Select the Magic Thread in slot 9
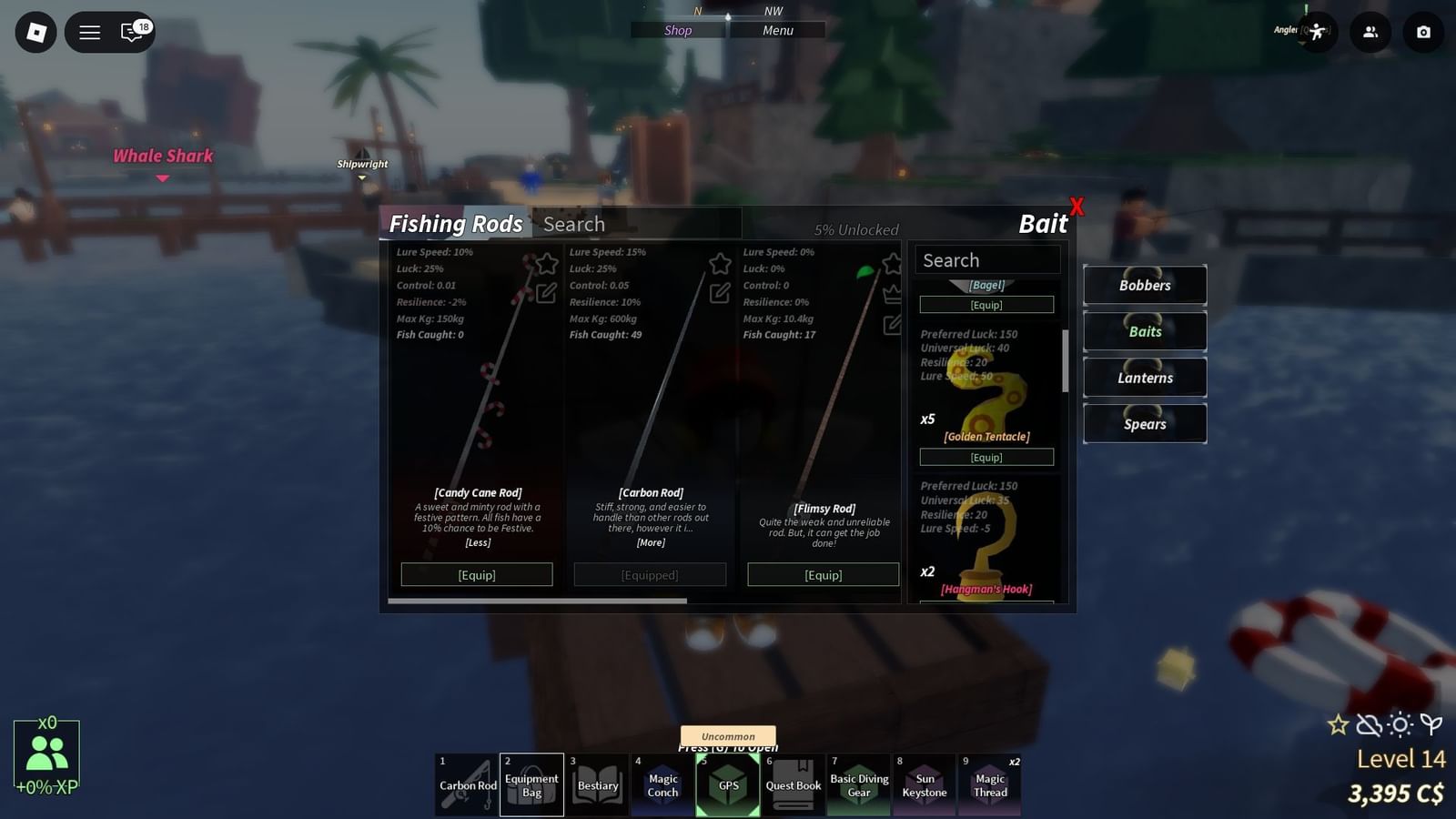The image size is (1456, 819). (990, 784)
